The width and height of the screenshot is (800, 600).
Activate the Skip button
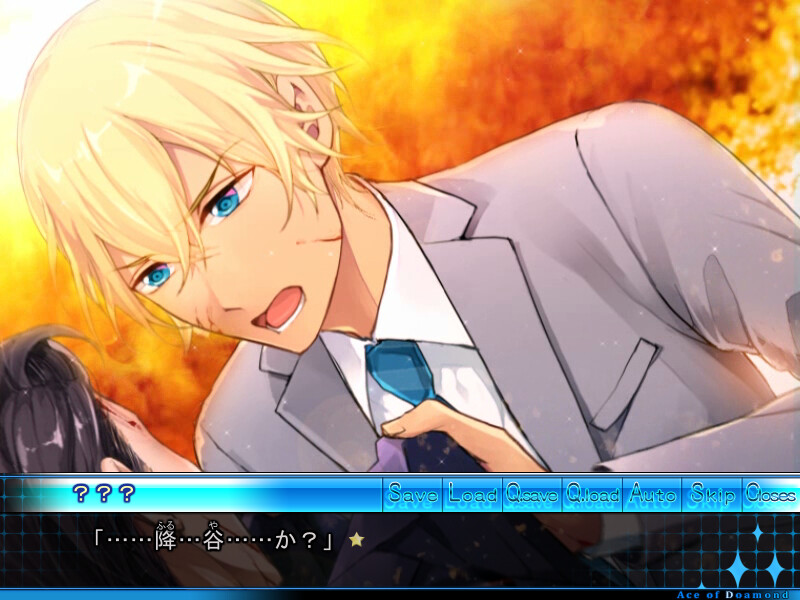click(x=712, y=493)
